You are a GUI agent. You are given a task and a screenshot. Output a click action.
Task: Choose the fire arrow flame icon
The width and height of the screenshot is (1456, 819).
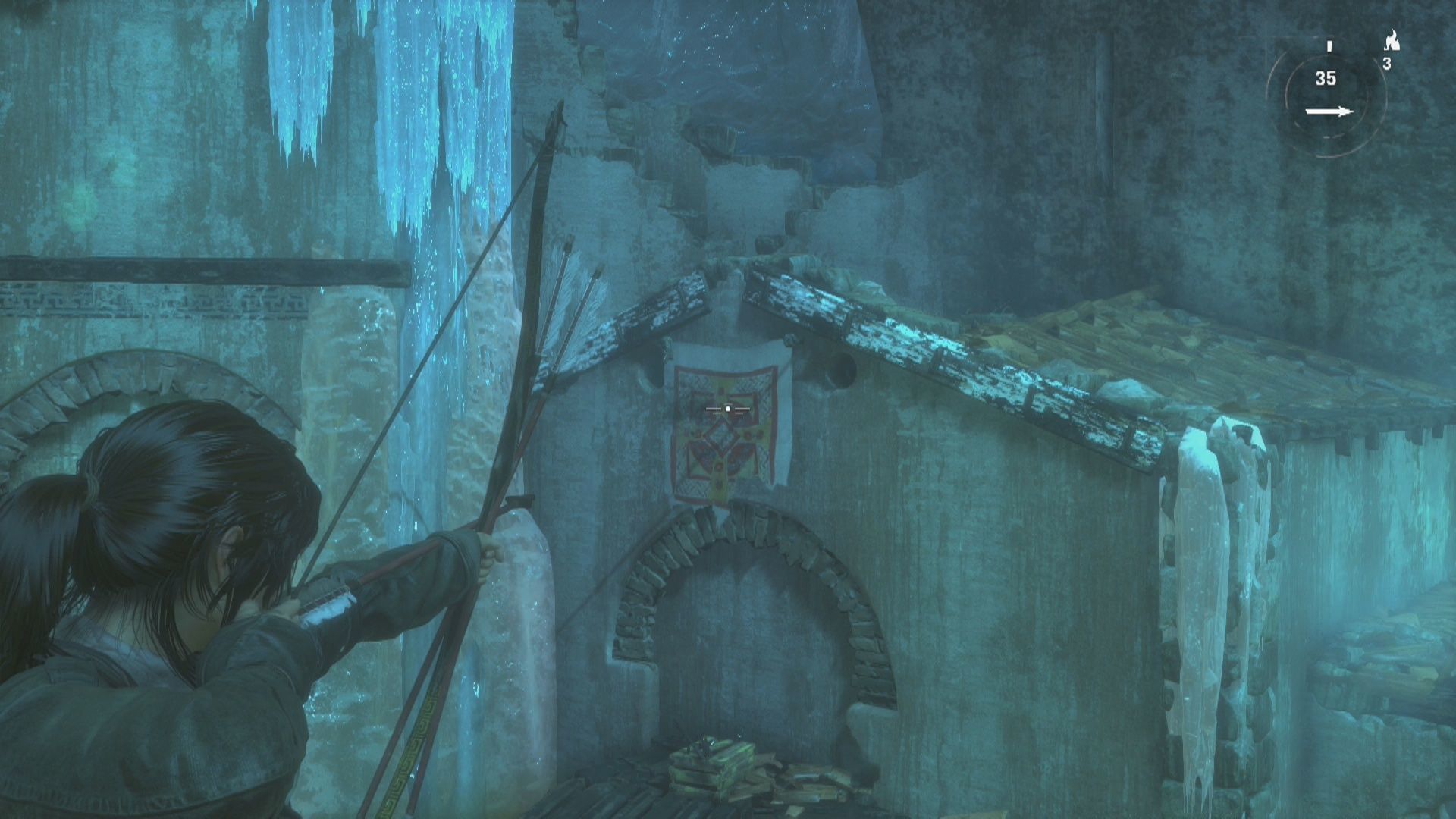1391,41
